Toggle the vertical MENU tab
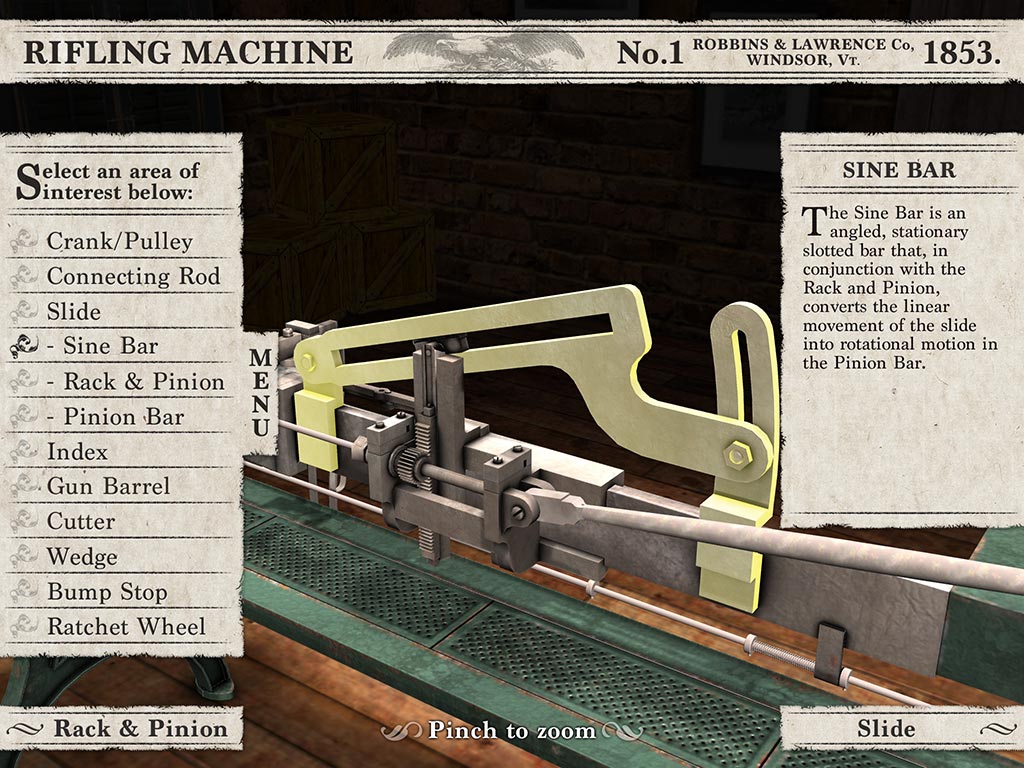The height and width of the screenshot is (768, 1024). pos(259,392)
